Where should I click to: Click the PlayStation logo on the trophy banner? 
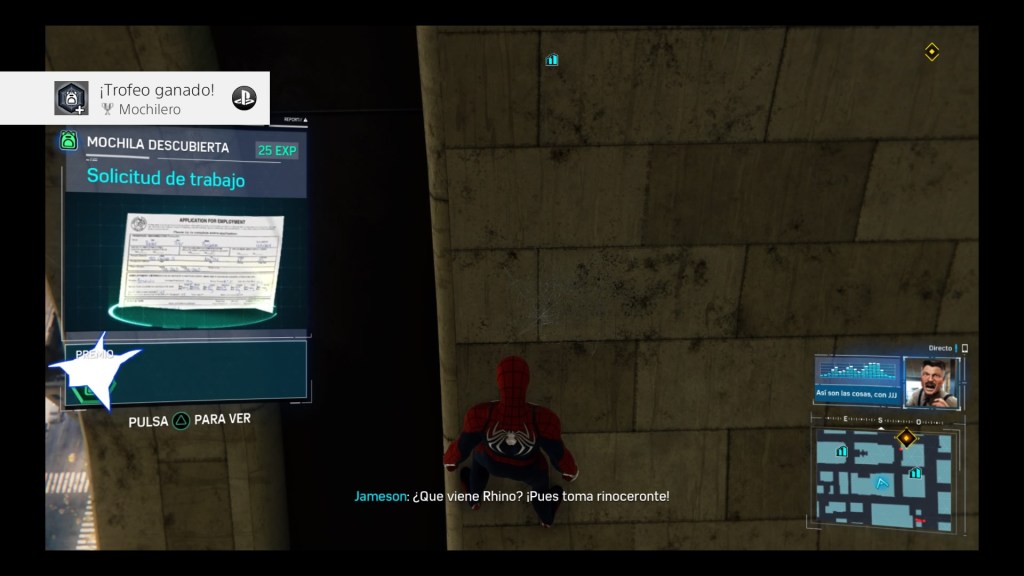pyautogui.click(x=244, y=98)
